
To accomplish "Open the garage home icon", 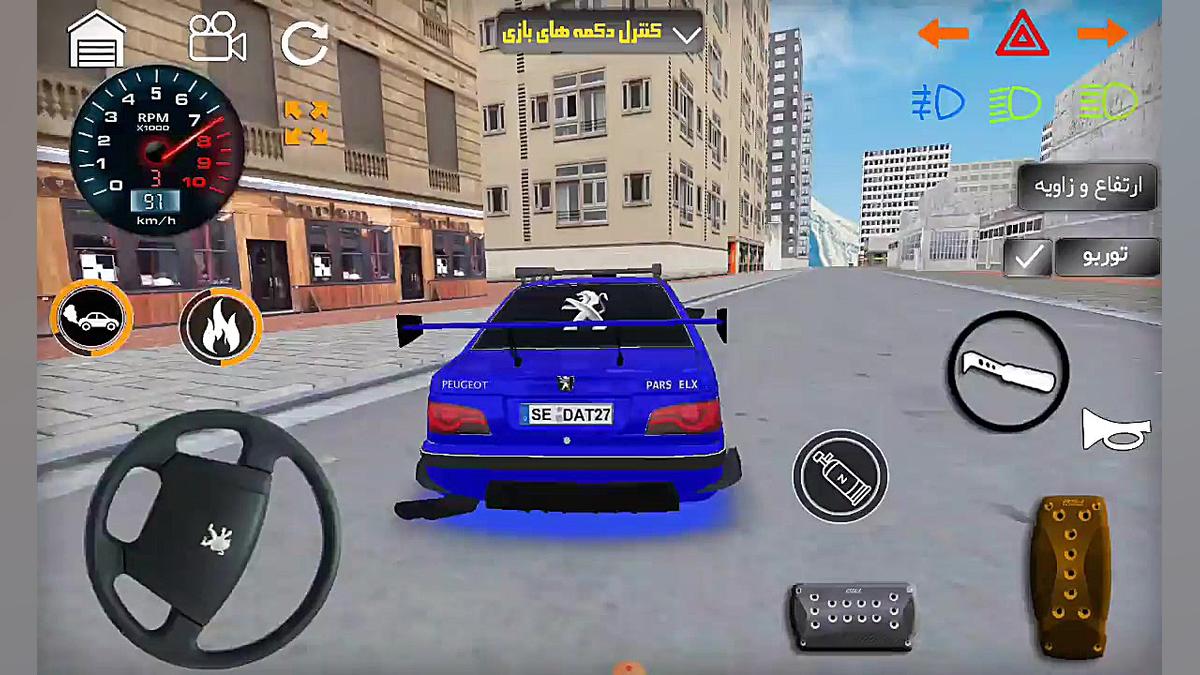I will coord(96,40).
